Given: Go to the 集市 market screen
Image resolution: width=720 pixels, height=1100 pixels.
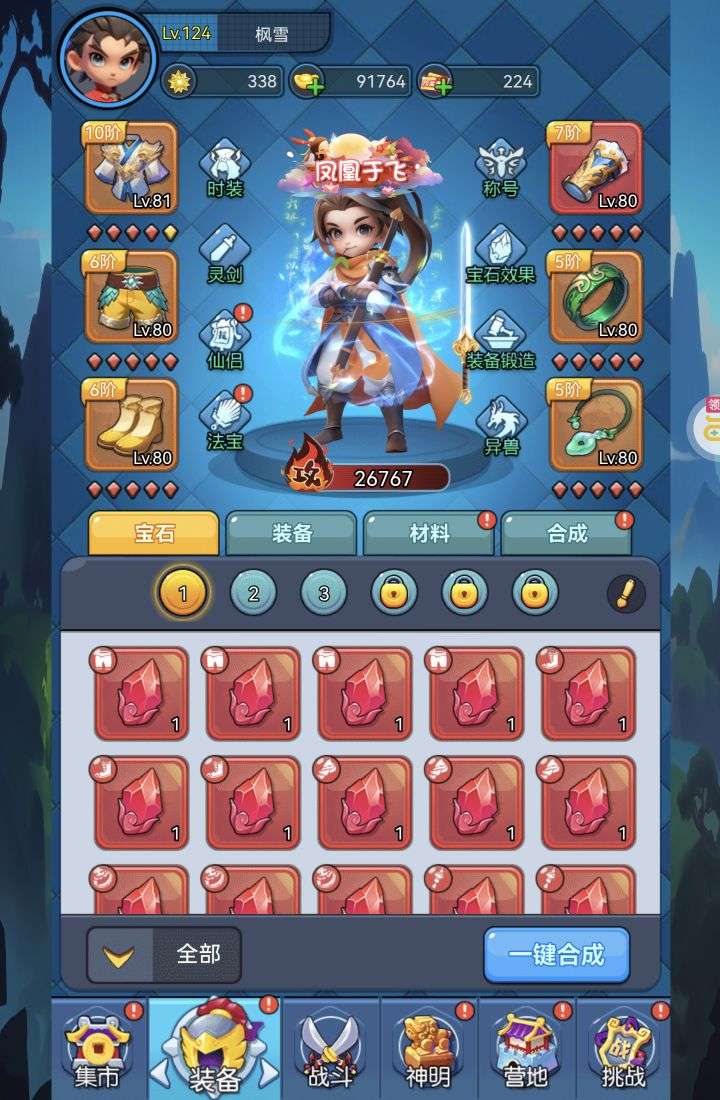Looking at the screenshot, I should pos(97,1050).
